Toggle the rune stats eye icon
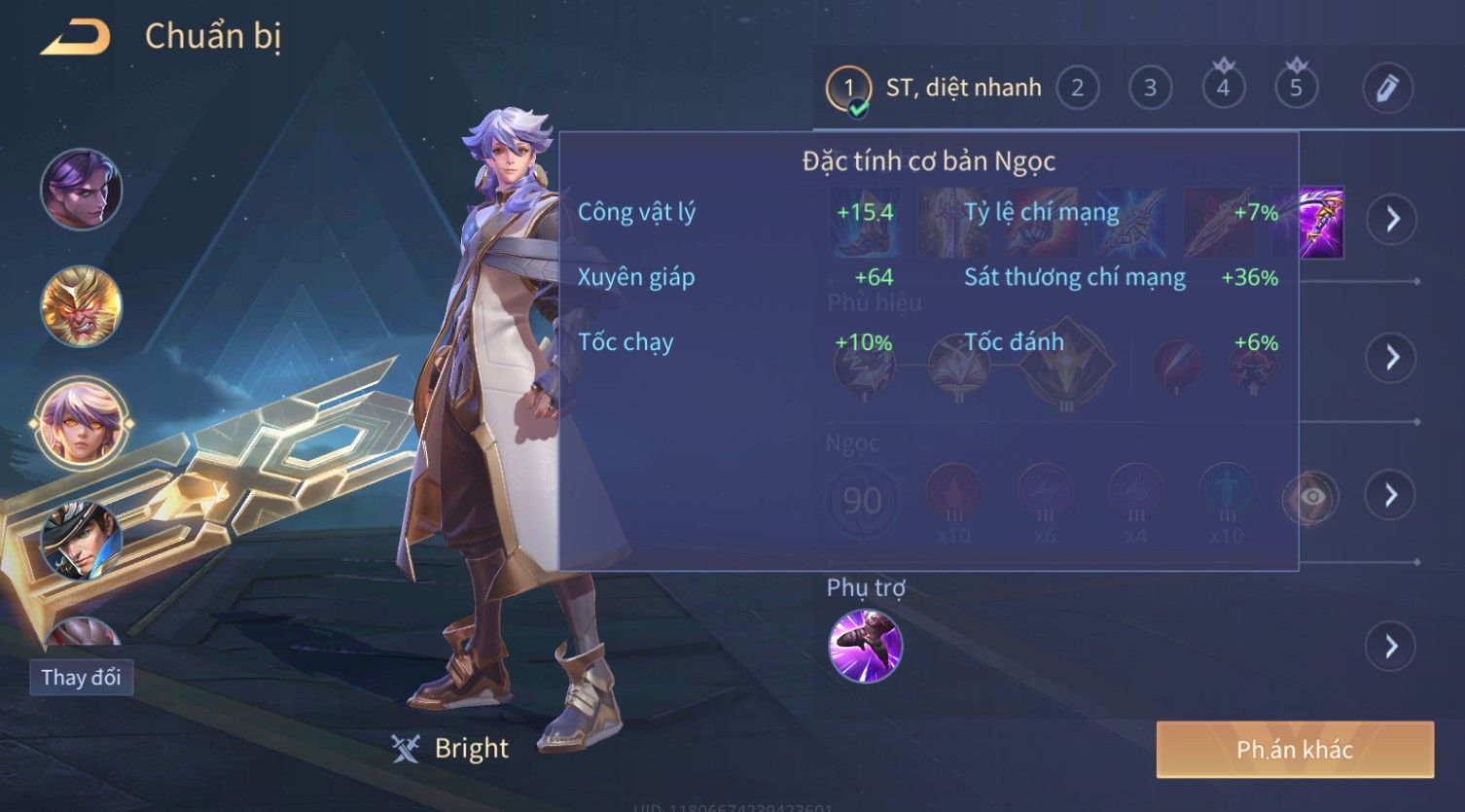1465x812 pixels. (1312, 497)
